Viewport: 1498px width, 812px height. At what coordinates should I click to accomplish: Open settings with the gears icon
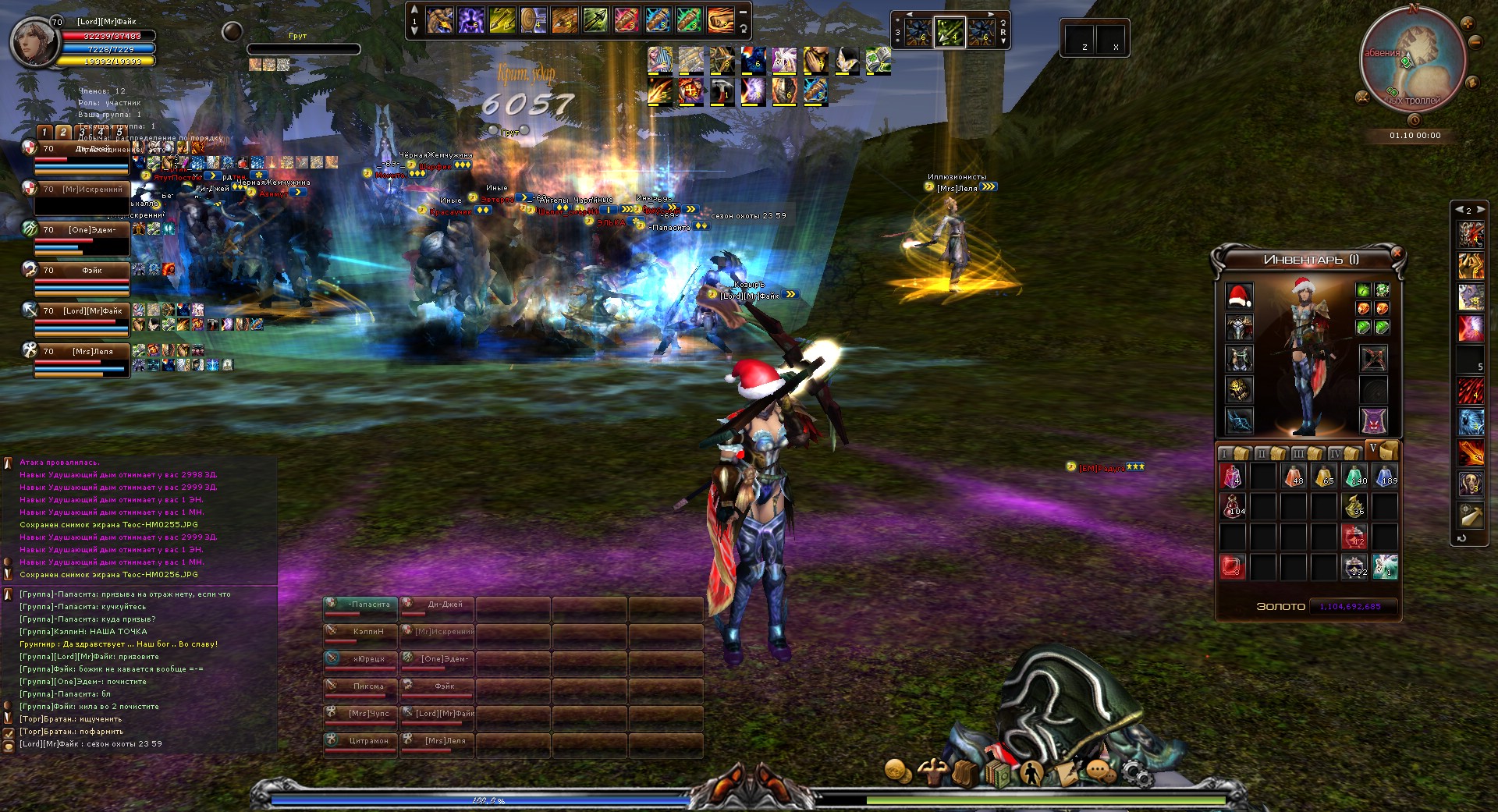point(1137,773)
